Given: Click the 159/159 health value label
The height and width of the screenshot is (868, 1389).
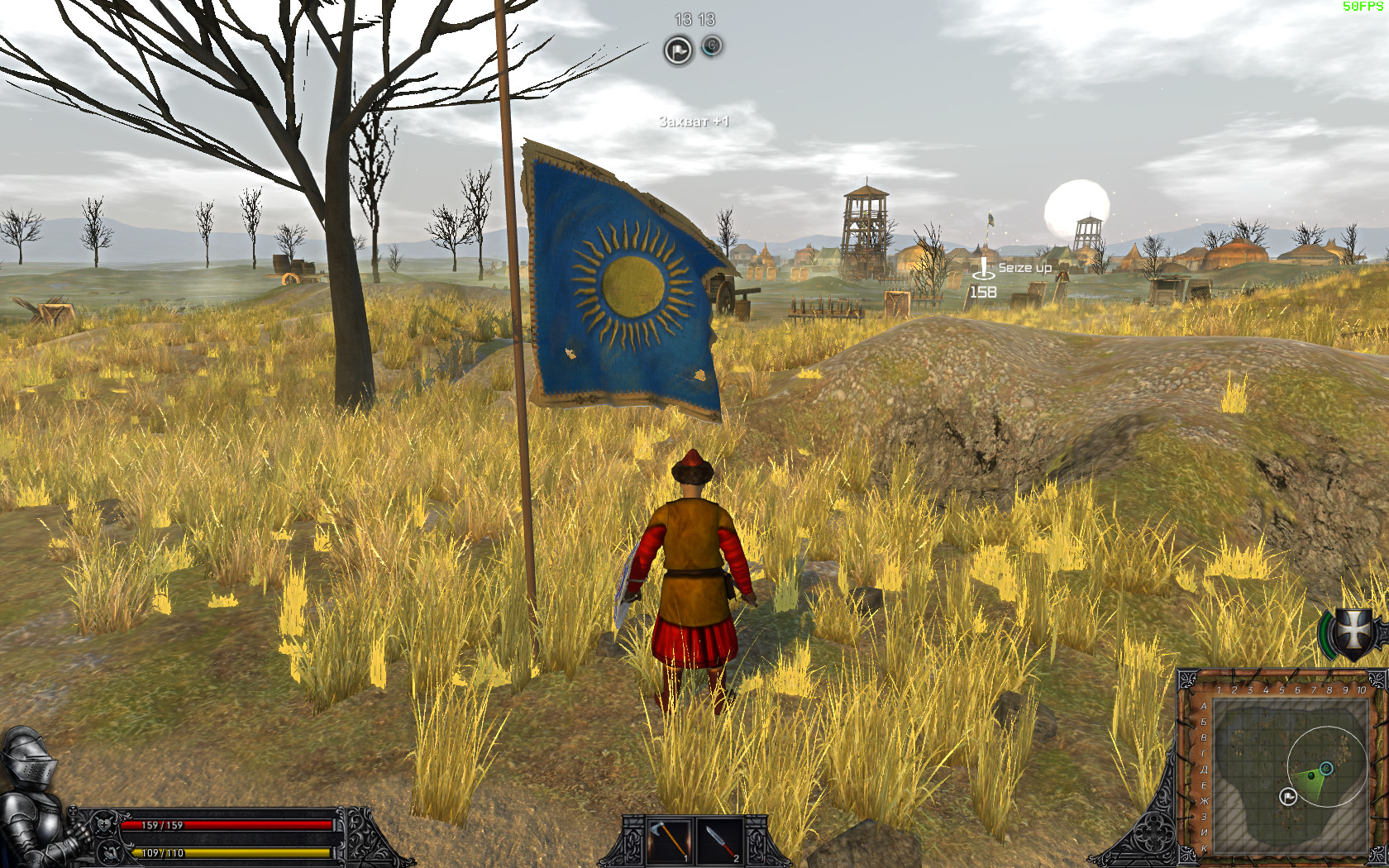Looking at the screenshot, I should tap(161, 824).
